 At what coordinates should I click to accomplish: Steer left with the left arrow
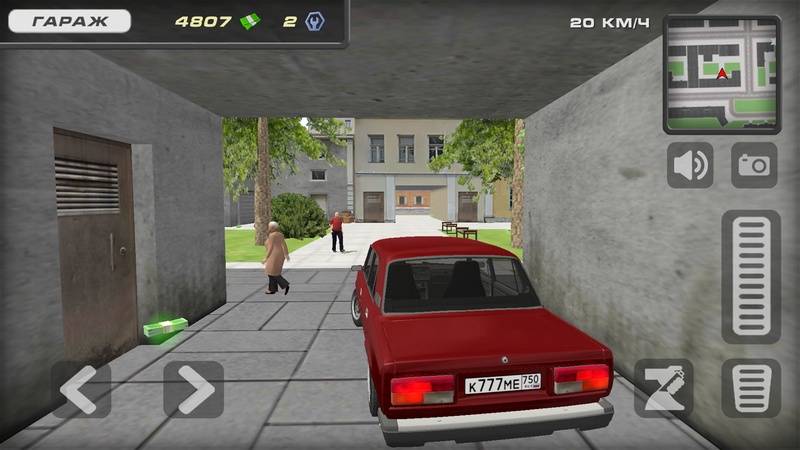click(81, 389)
